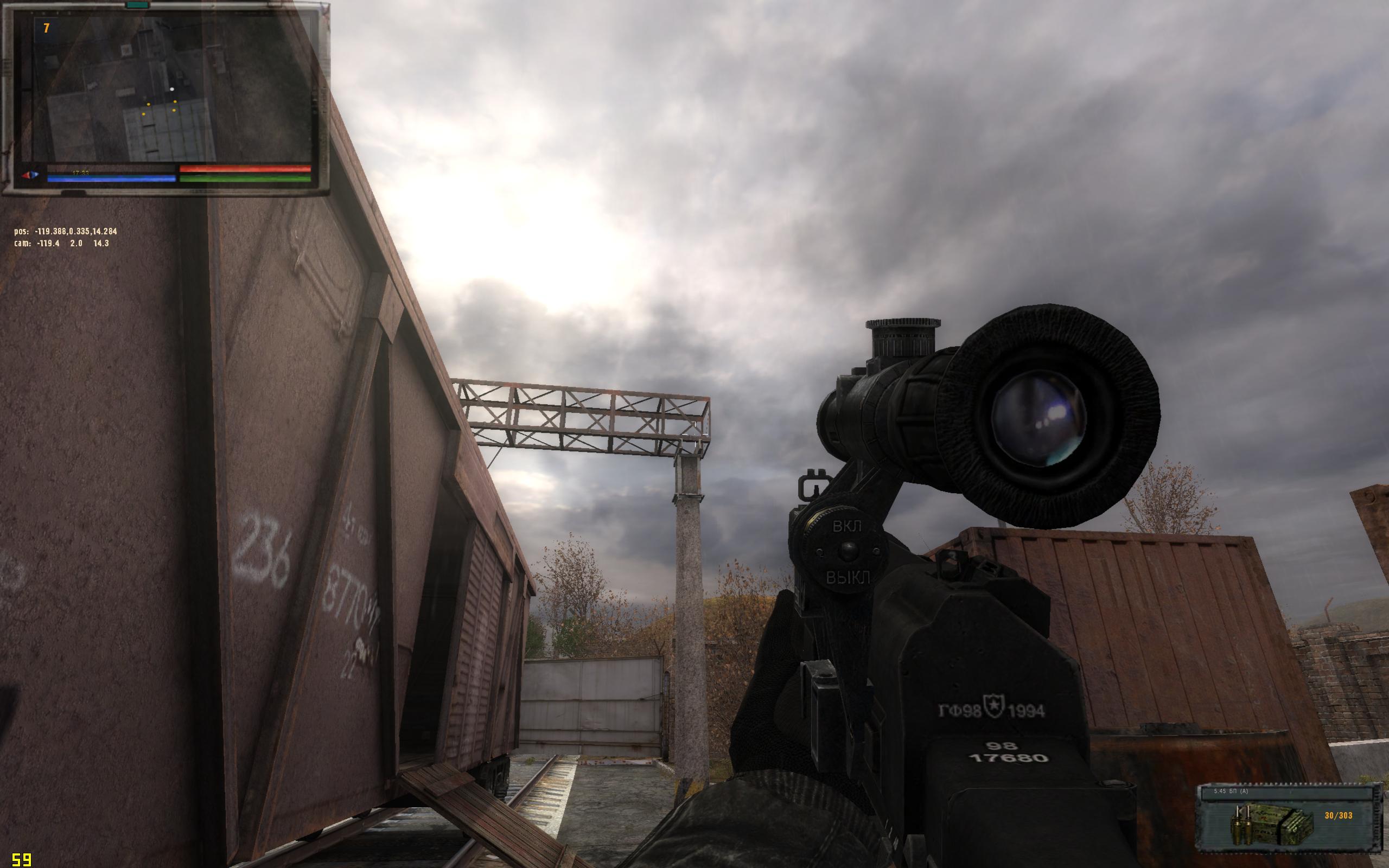
Task: Click the white player marker on the minimap
Action: click(171, 90)
